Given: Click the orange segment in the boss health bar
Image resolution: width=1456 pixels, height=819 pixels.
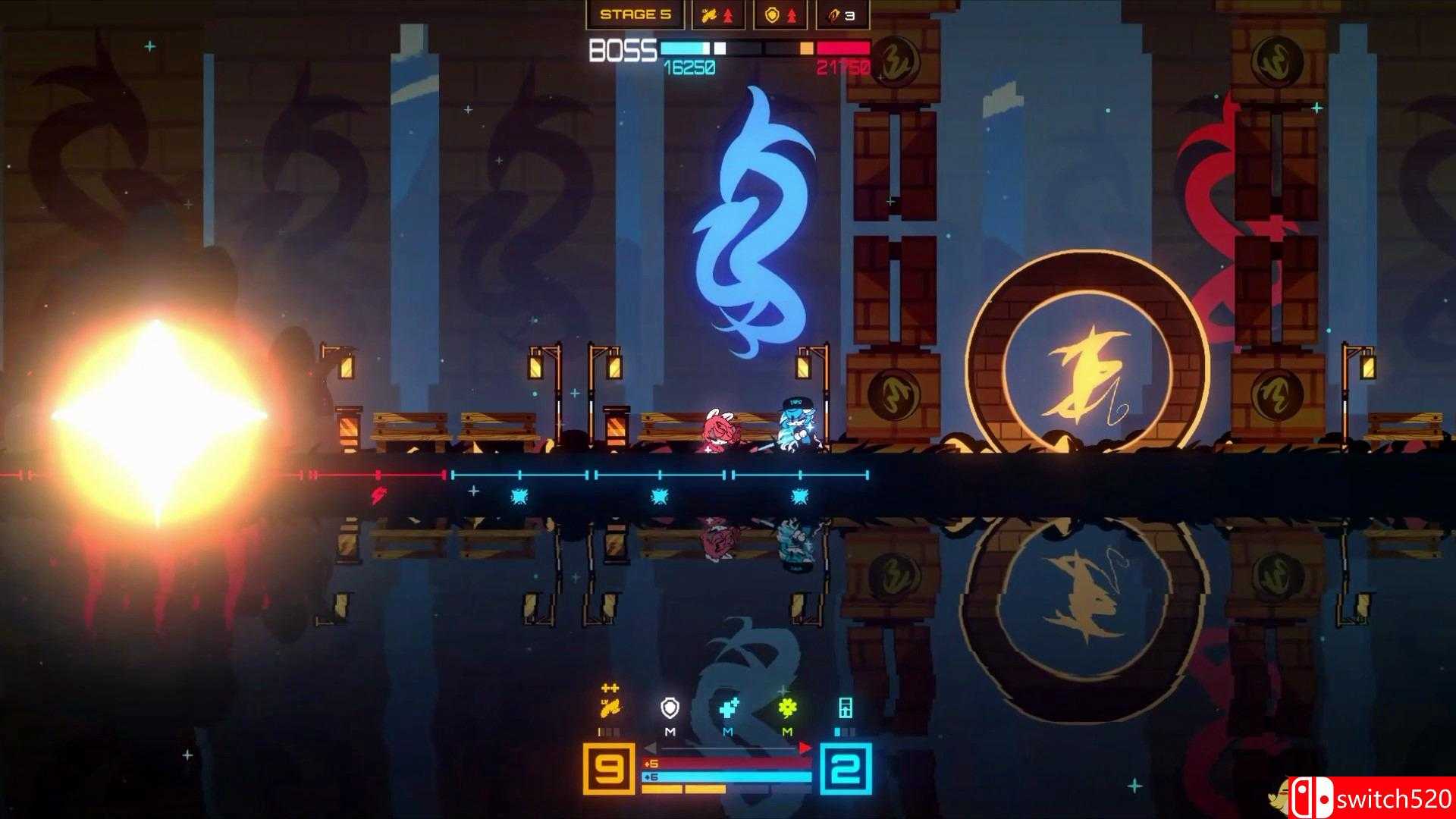Looking at the screenshot, I should tap(807, 49).
